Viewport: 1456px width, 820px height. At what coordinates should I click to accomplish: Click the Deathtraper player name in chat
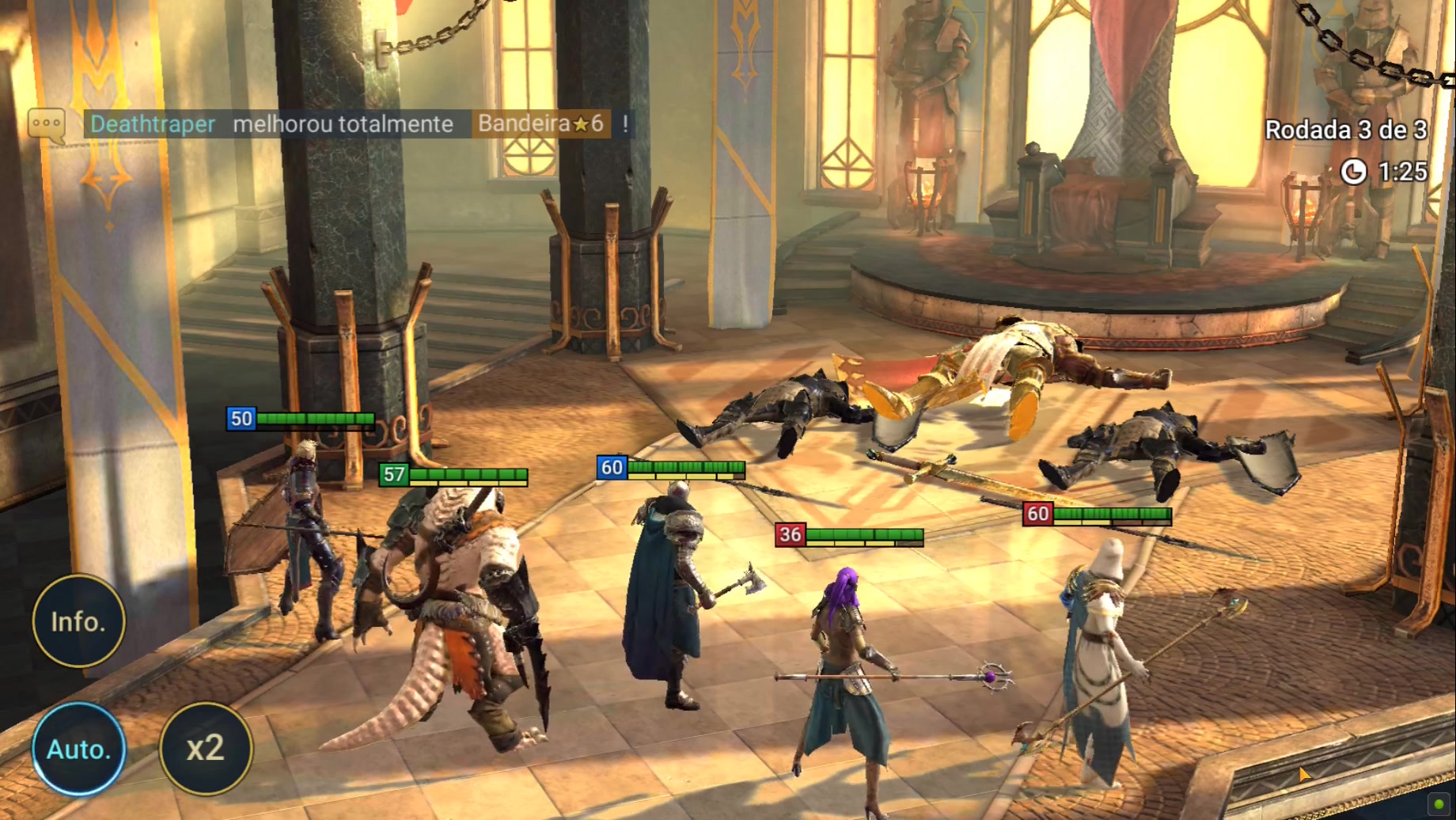click(x=153, y=124)
